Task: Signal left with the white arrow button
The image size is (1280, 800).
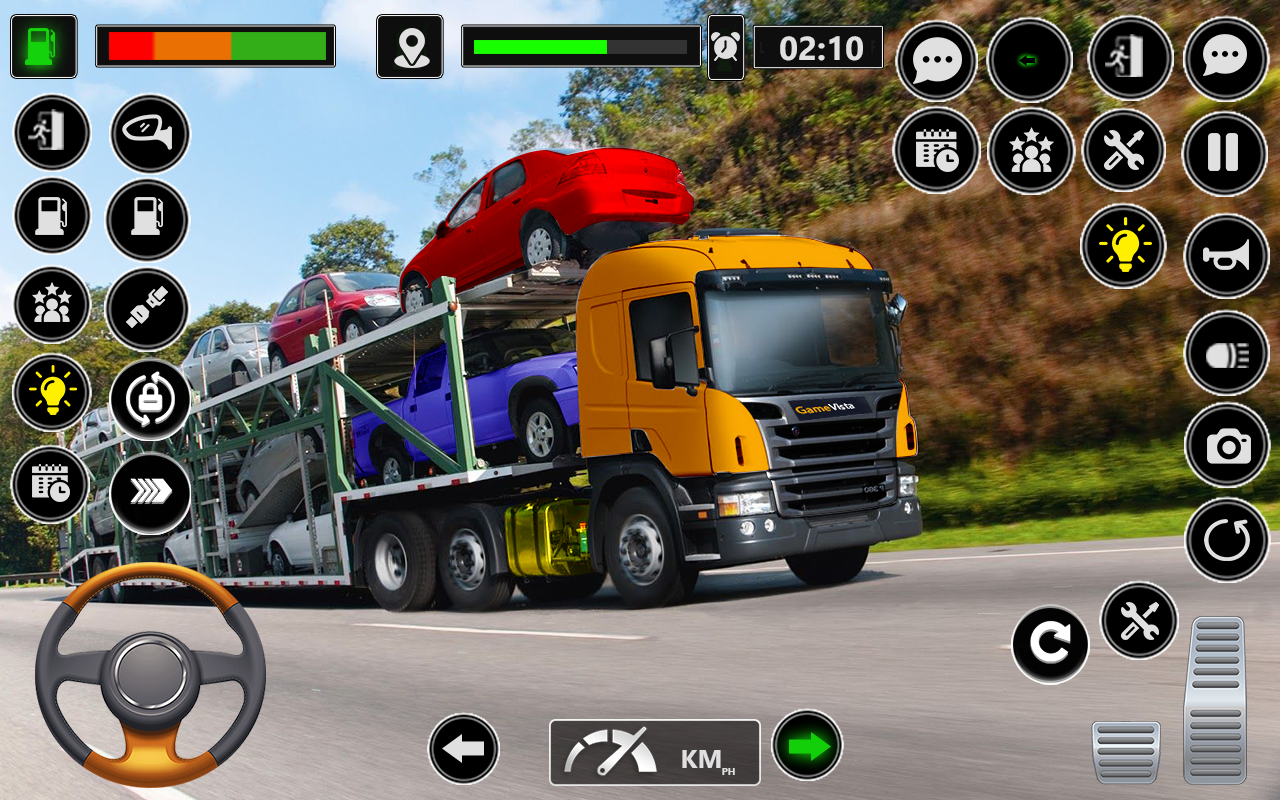Action: (464, 748)
